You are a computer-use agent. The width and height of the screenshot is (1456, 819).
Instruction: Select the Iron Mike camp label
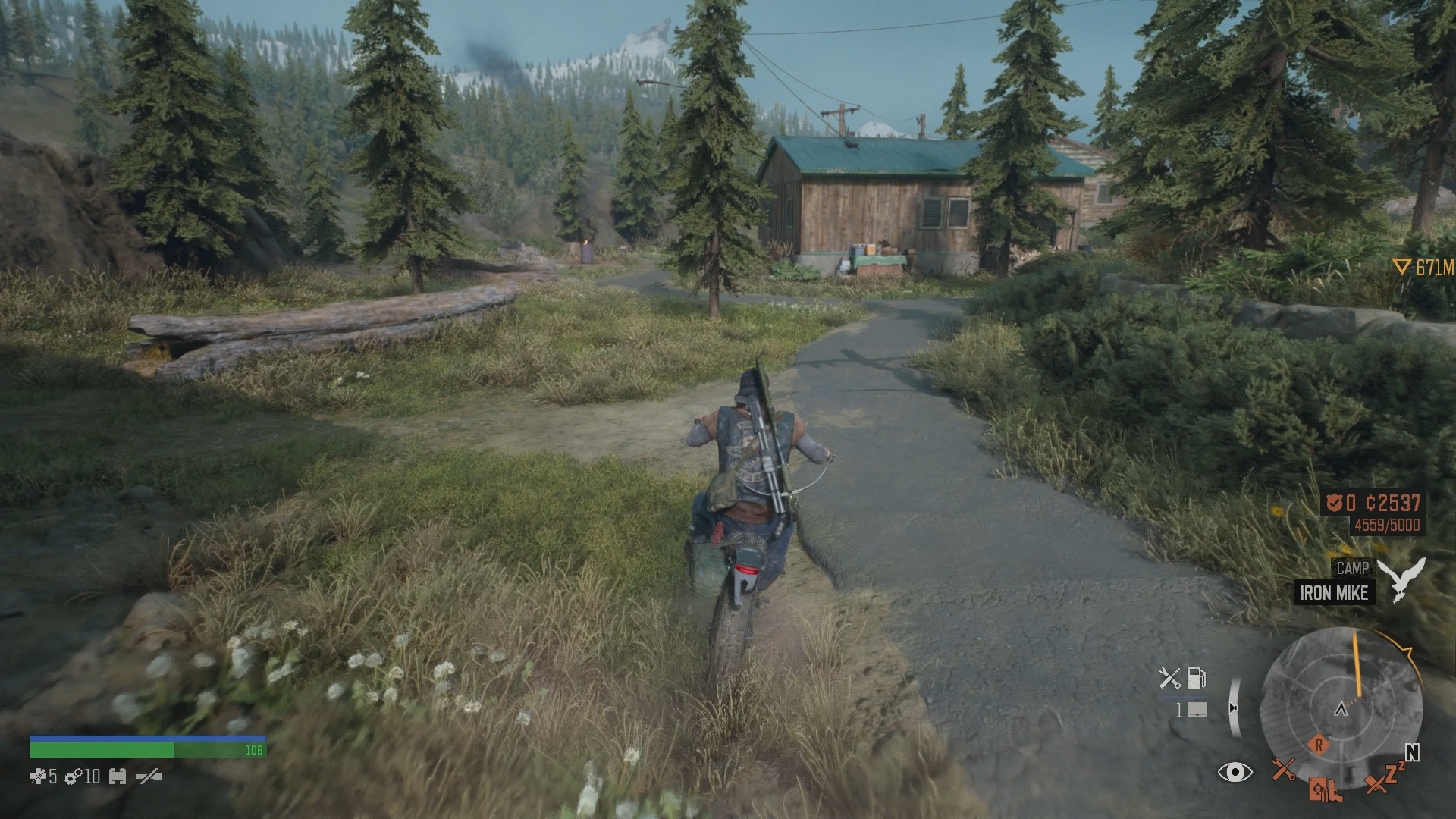[1333, 593]
